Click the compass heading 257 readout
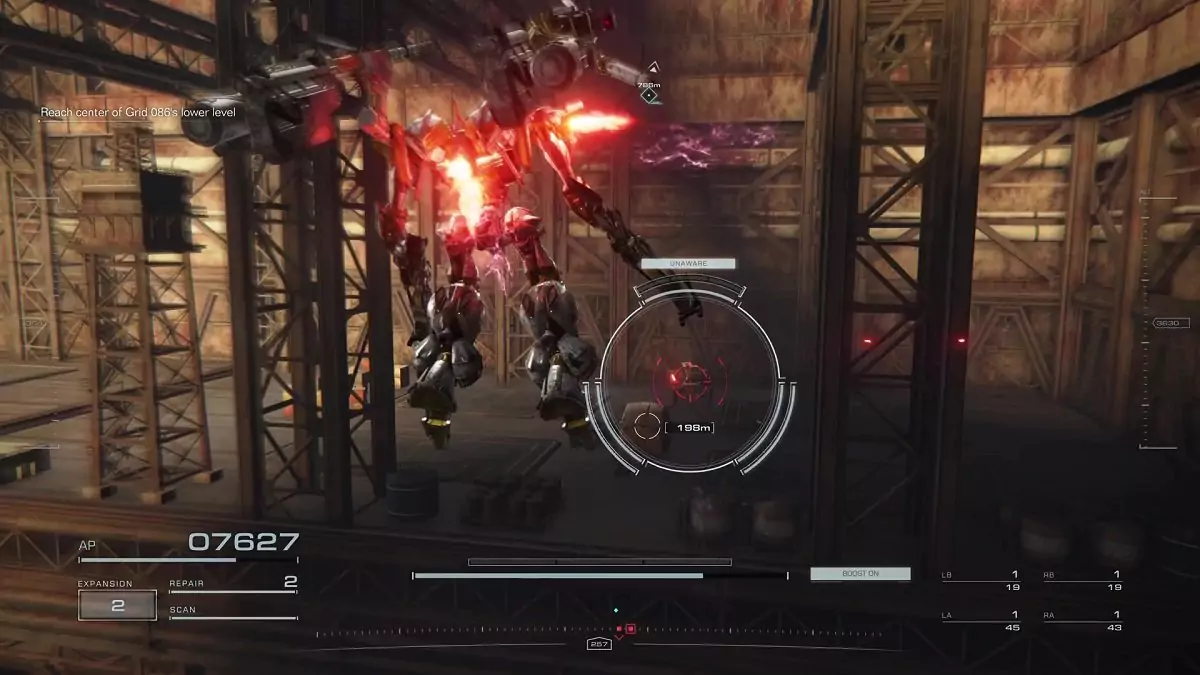Image resolution: width=1200 pixels, height=675 pixels. coord(599,644)
